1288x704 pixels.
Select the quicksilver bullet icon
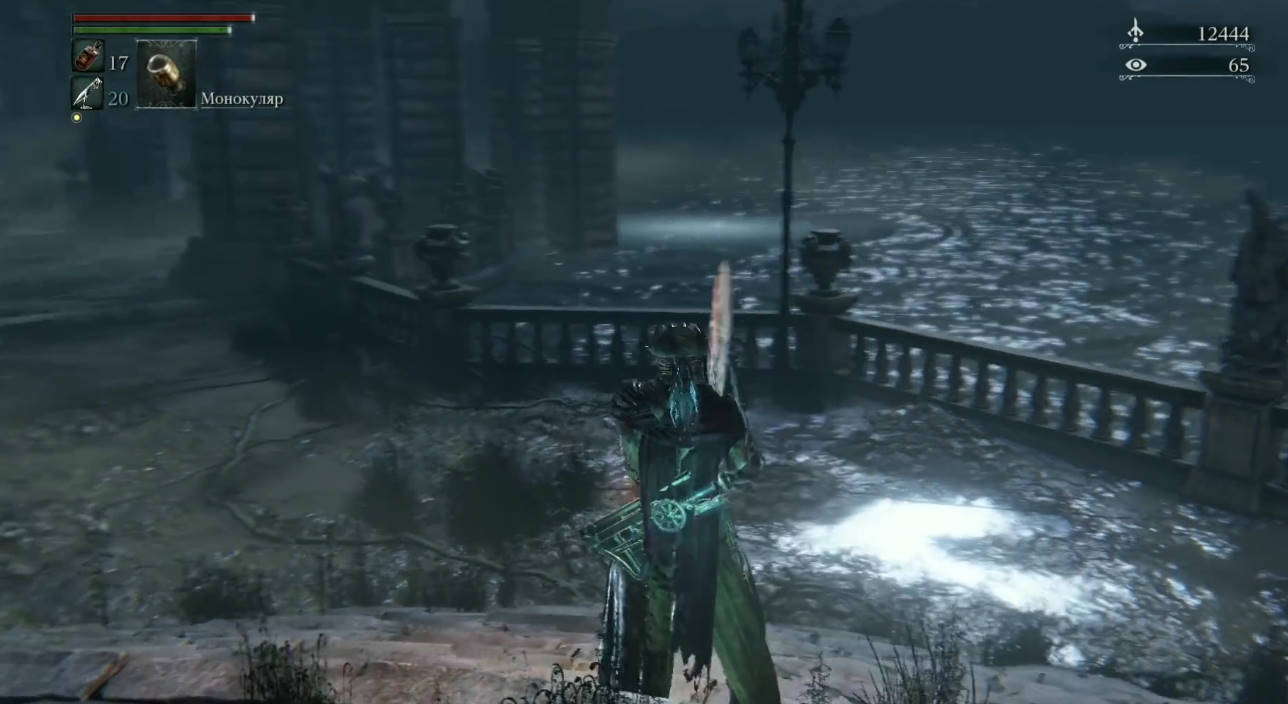point(87,93)
